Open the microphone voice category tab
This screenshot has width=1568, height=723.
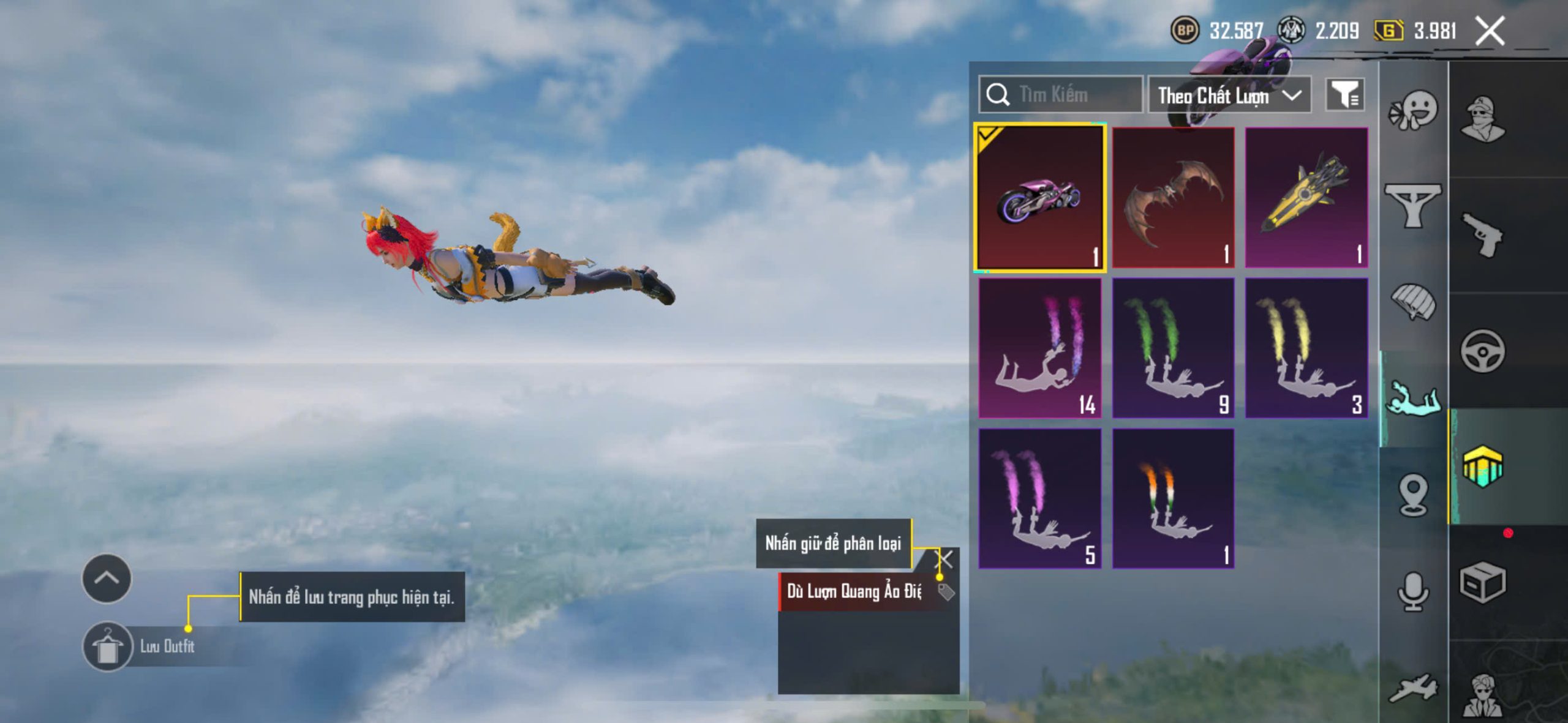[1413, 592]
